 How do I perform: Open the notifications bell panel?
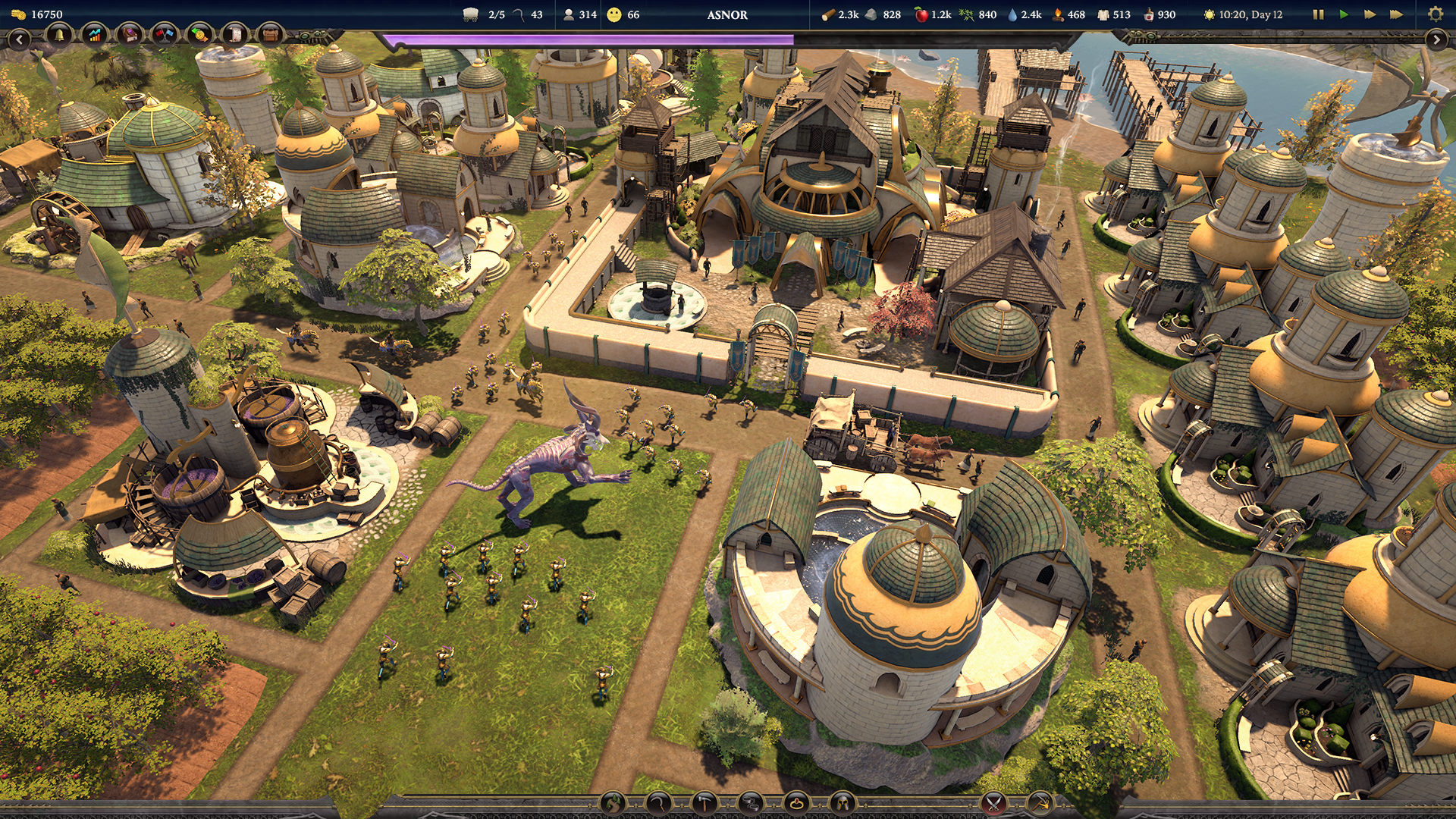(x=58, y=35)
